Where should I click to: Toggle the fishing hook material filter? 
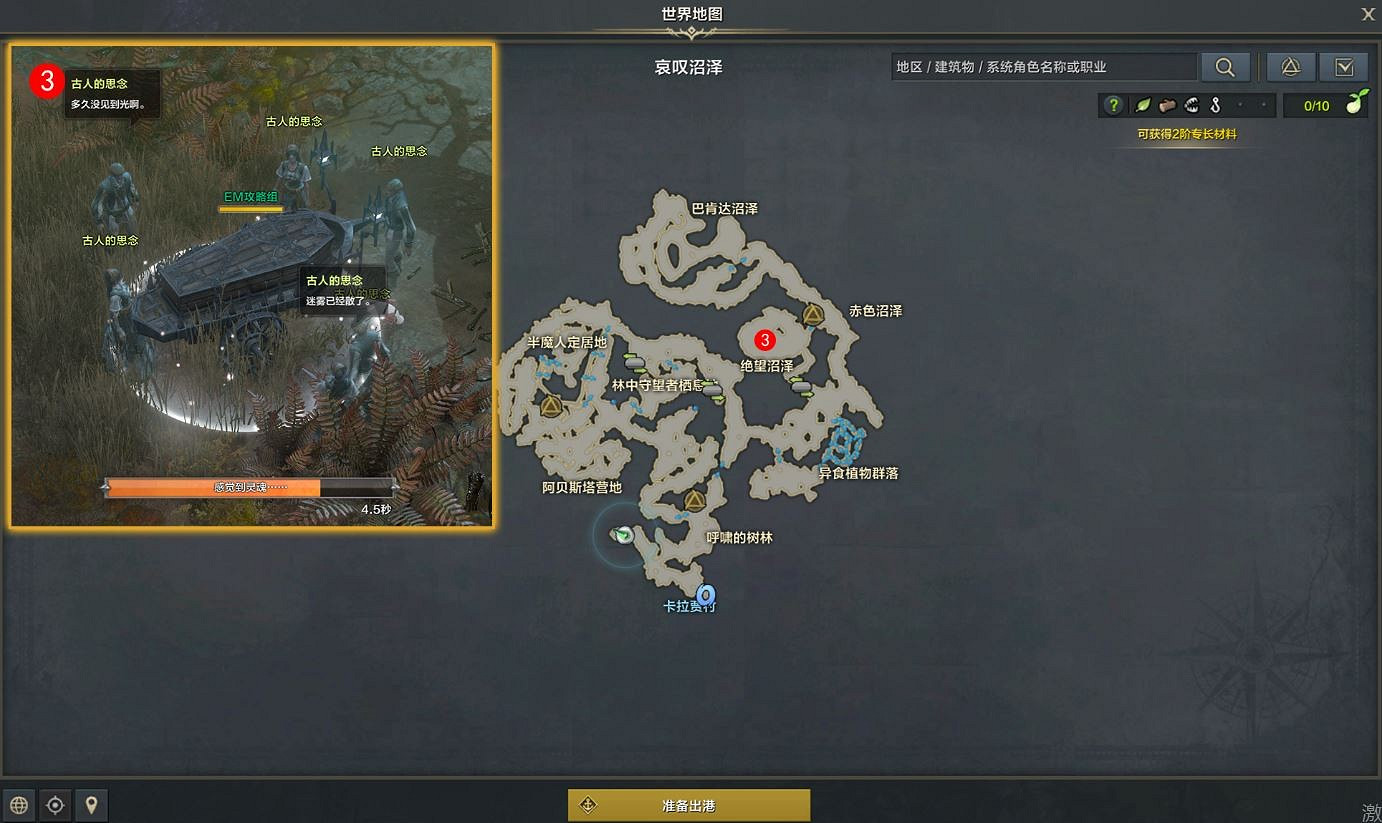1216,105
